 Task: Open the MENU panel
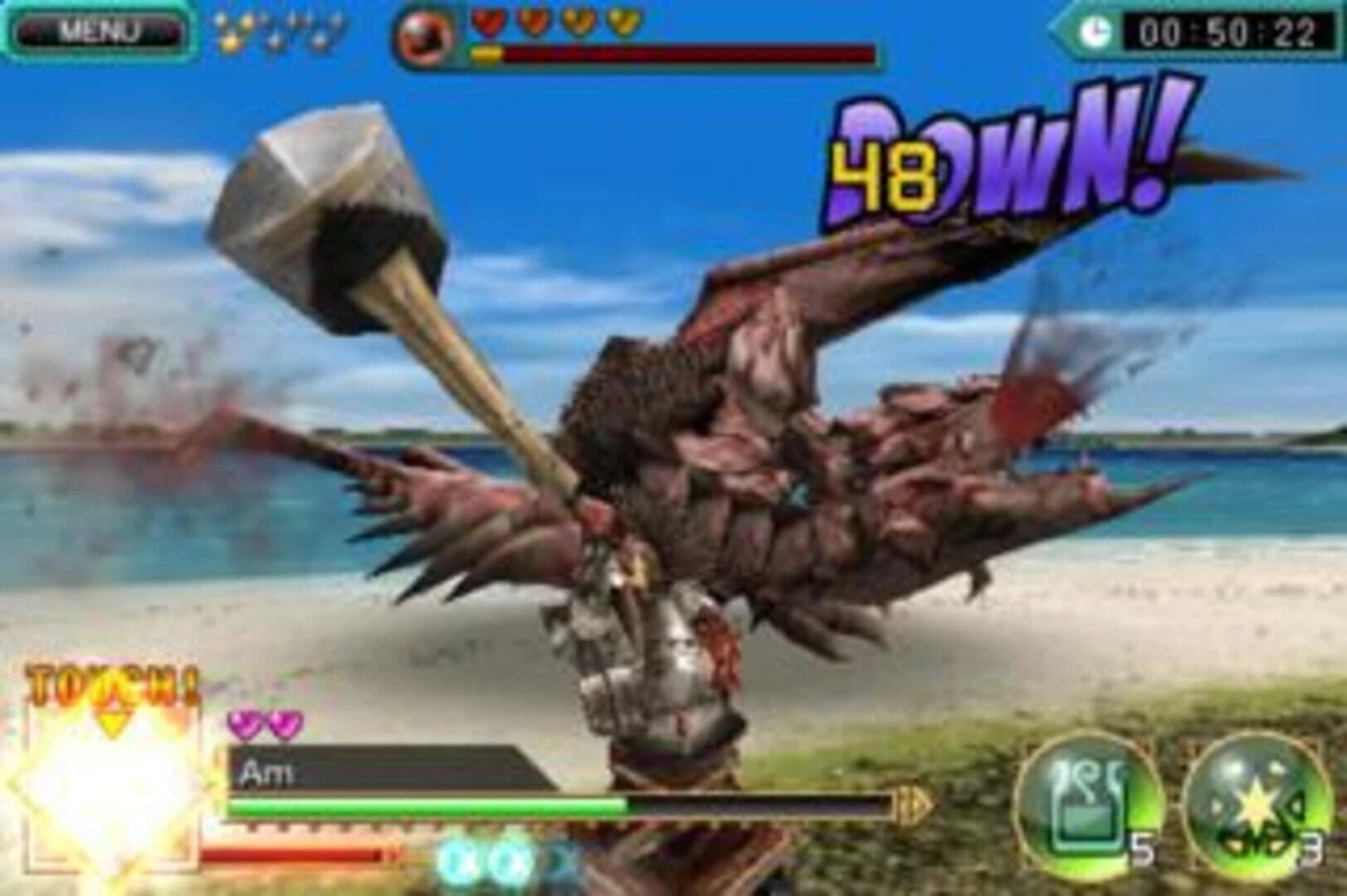(98, 28)
